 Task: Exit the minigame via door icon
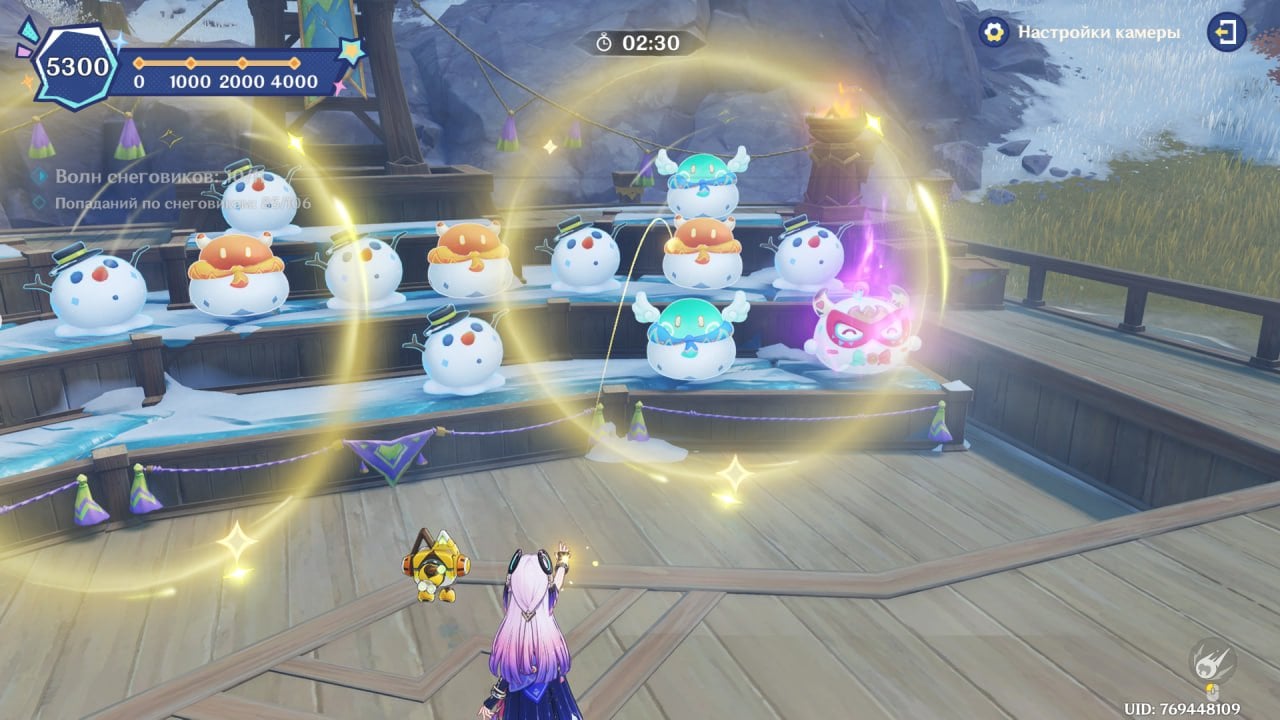tap(1226, 32)
